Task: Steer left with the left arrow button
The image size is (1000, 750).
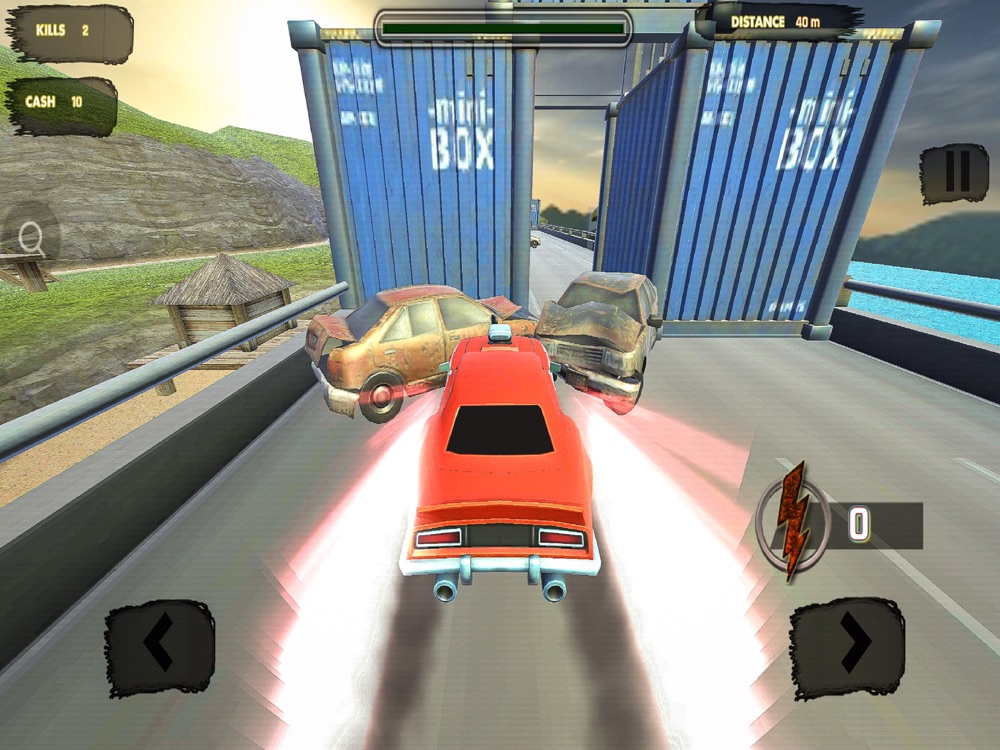Action: pyautogui.click(x=160, y=647)
